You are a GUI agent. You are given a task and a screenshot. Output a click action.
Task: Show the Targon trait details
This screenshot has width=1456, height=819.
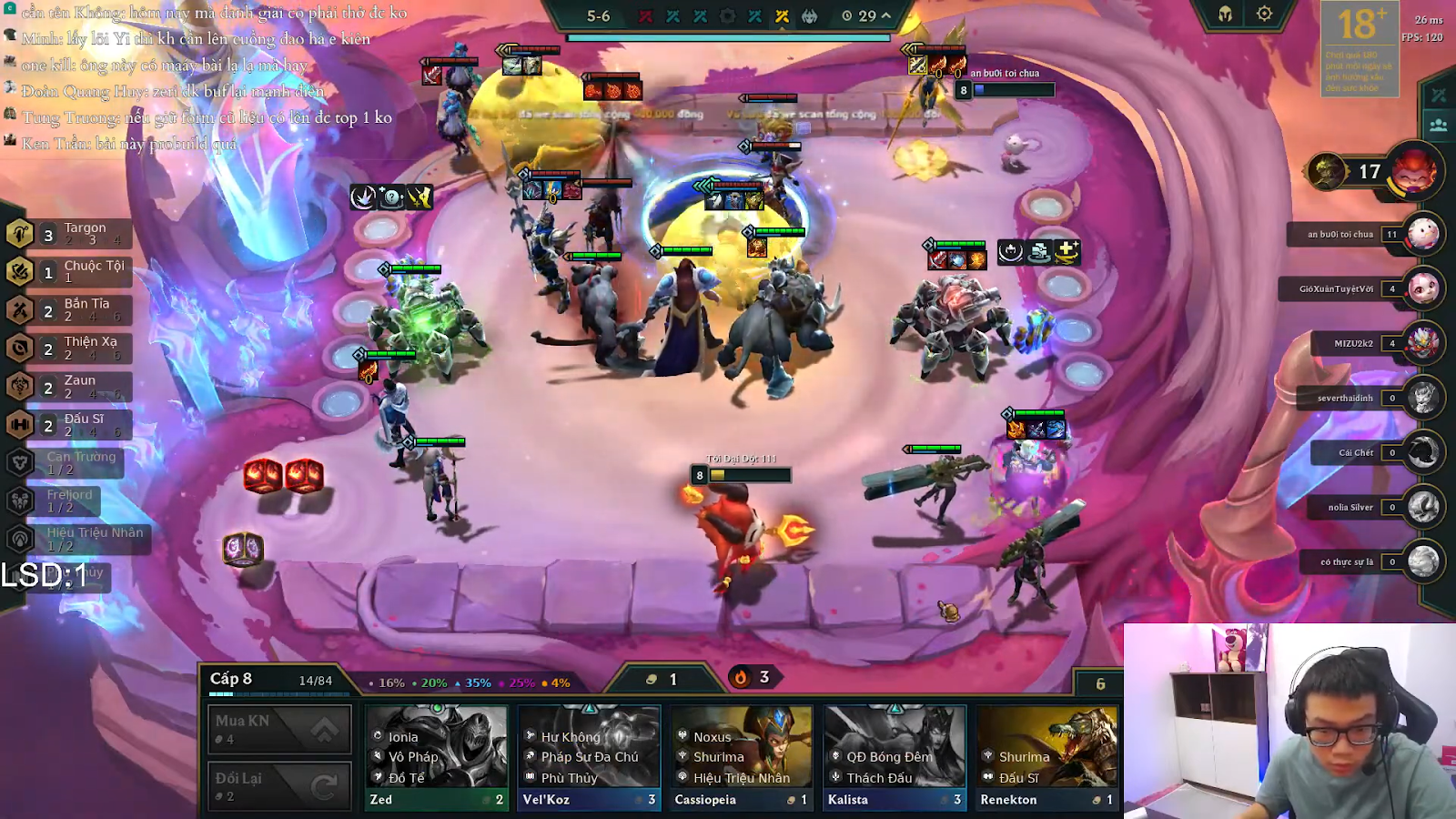point(68,234)
